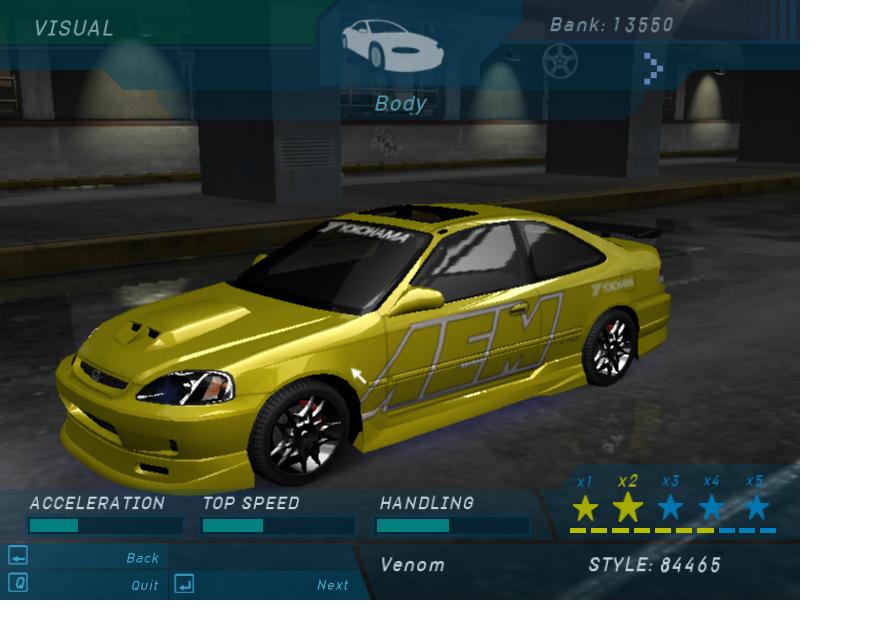891x641 pixels.
Task: Select the Body car category icon
Action: click(392, 45)
